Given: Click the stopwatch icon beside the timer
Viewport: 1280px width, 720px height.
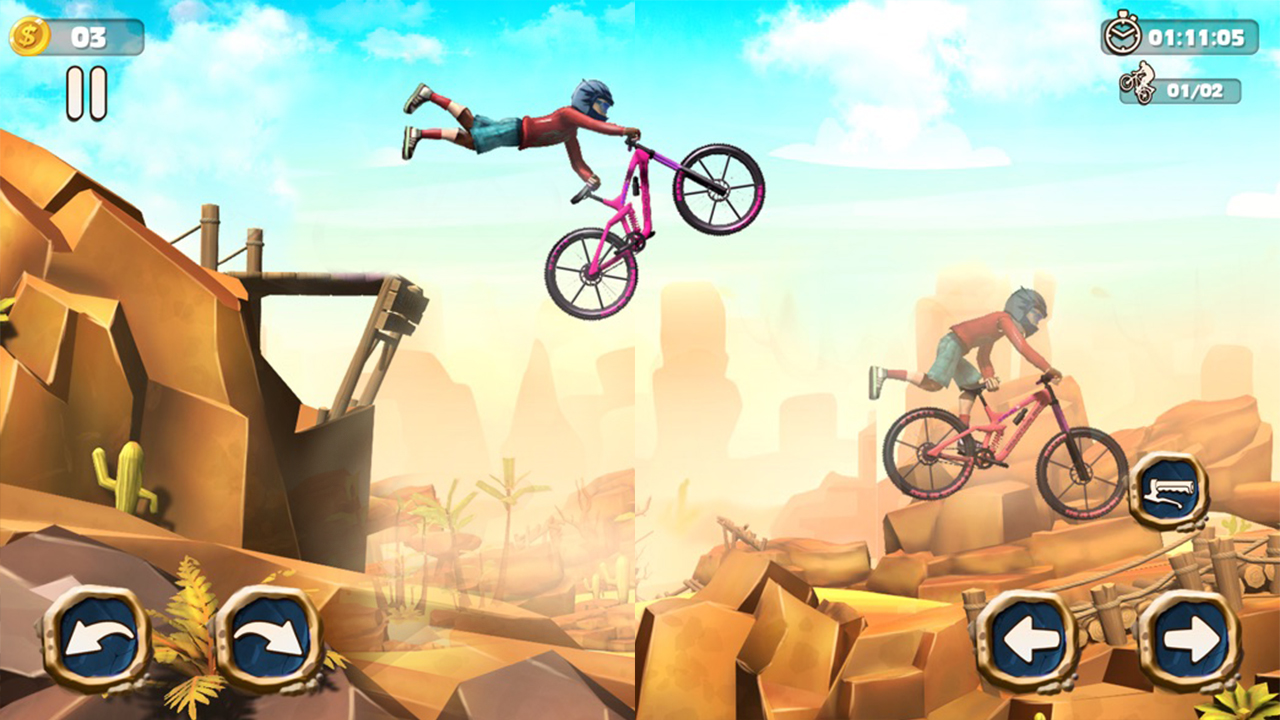Looking at the screenshot, I should 1124,37.
